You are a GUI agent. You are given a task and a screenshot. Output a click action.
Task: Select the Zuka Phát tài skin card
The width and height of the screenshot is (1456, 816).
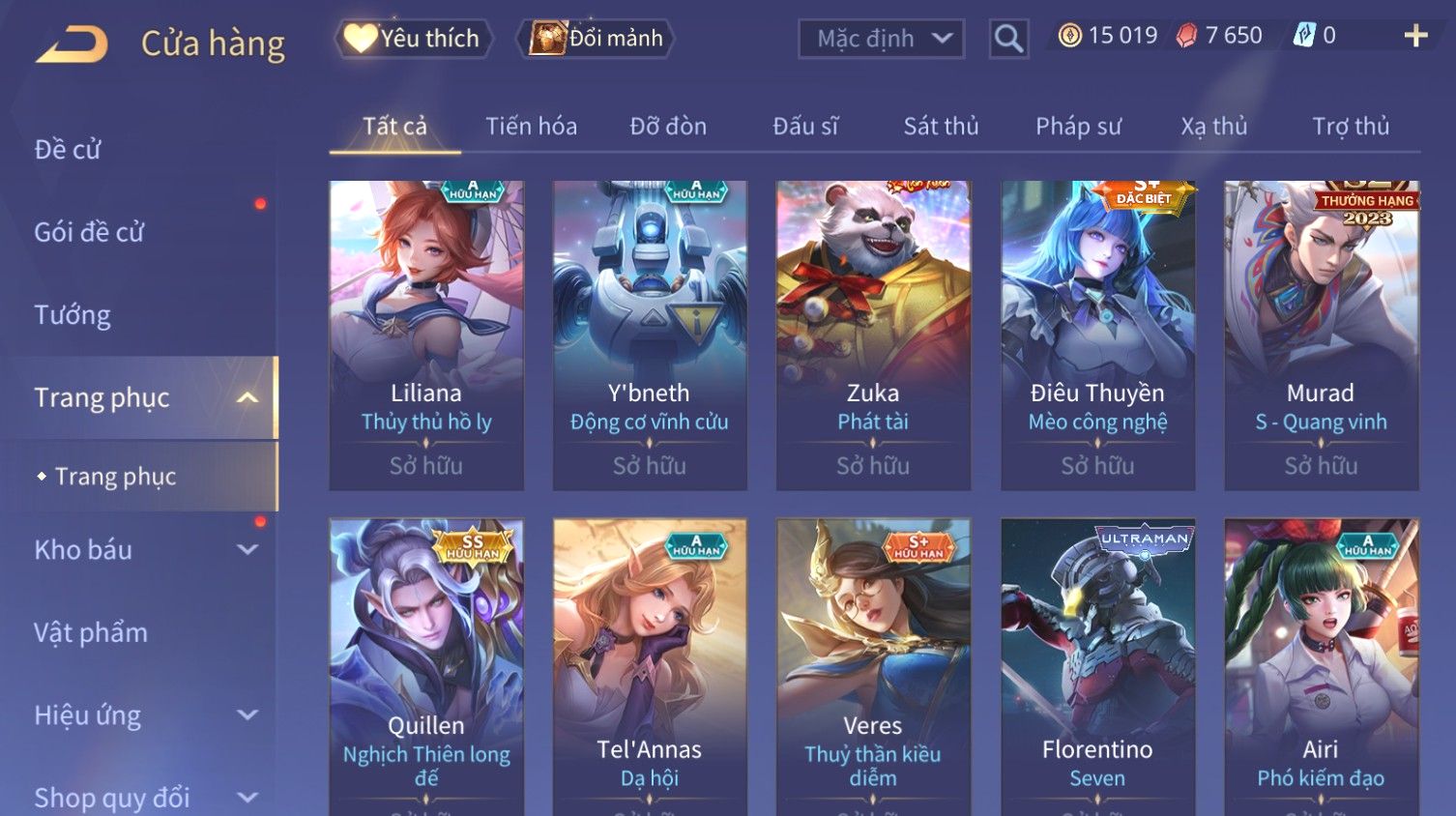pos(873,335)
